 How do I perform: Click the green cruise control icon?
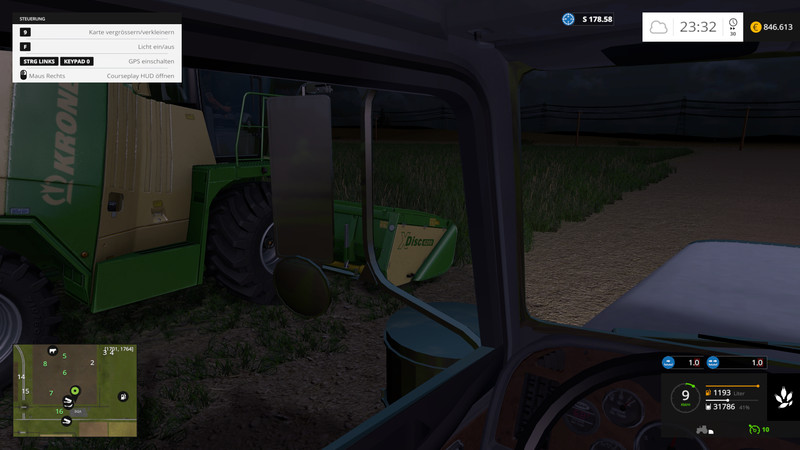click(x=753, y=430)
